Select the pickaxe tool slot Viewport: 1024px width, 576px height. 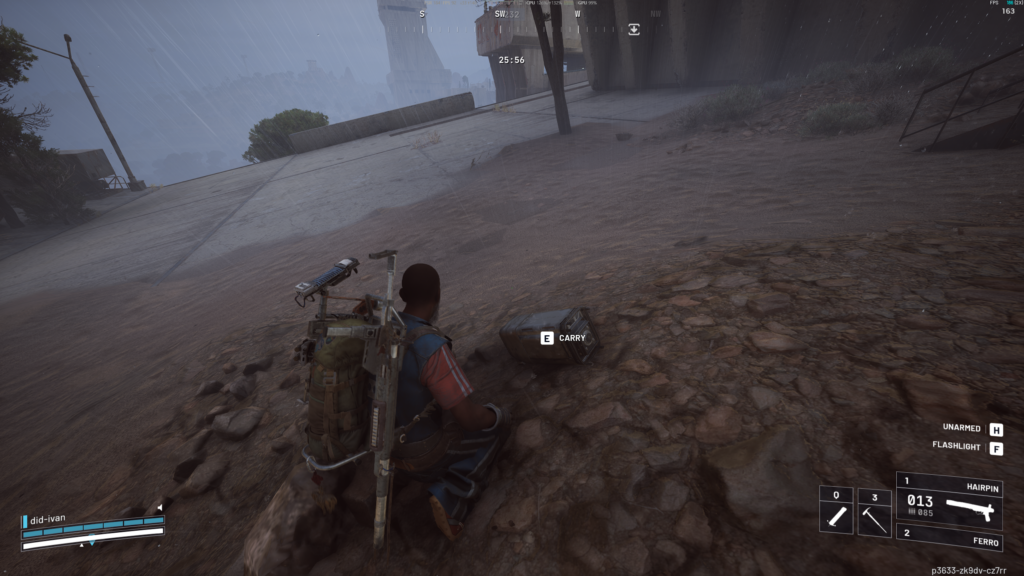pos(874,512)
